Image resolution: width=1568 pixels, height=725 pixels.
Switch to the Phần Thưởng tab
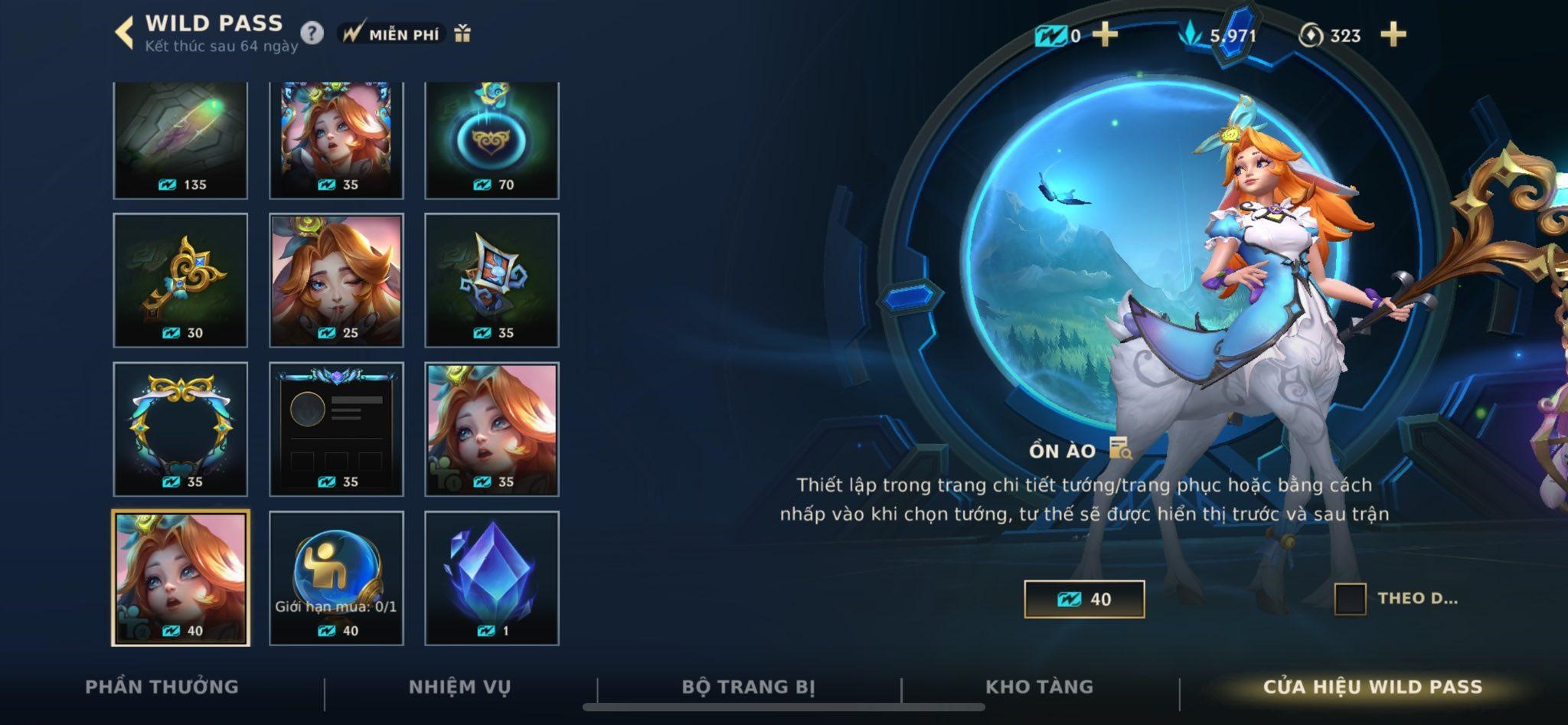[162, 687]
